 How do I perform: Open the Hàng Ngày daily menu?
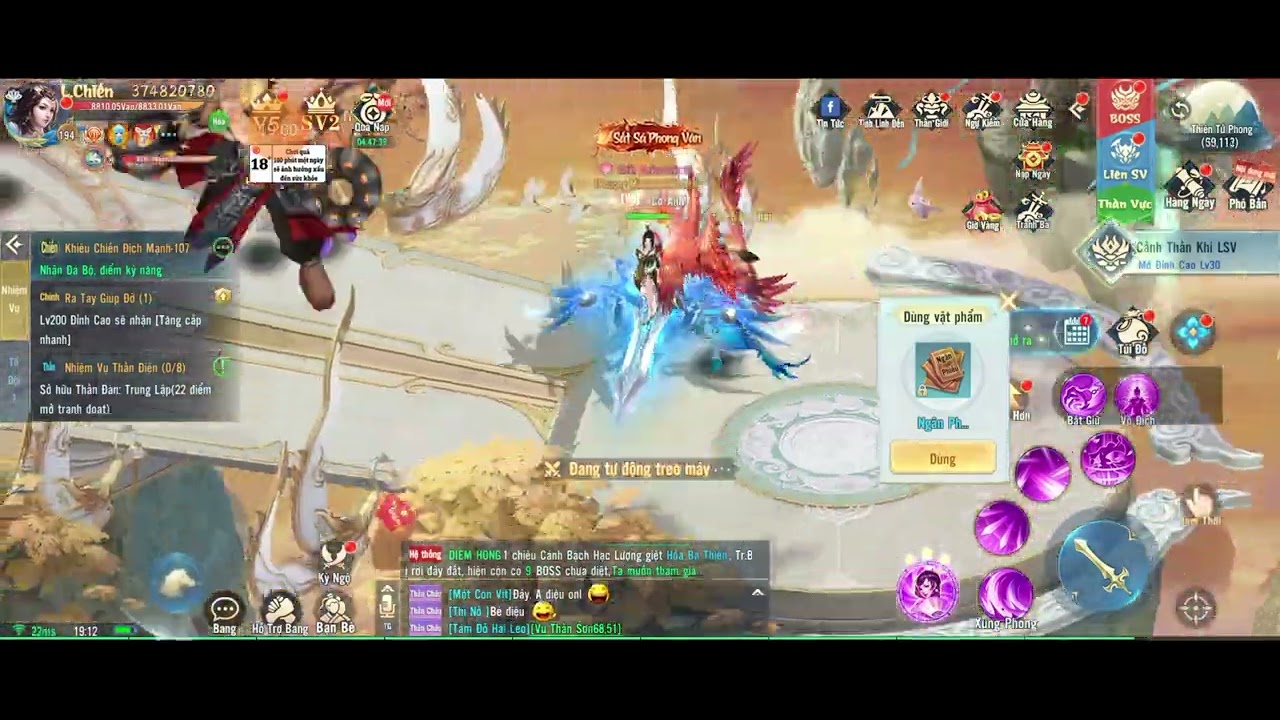(x=1189, y=187)
